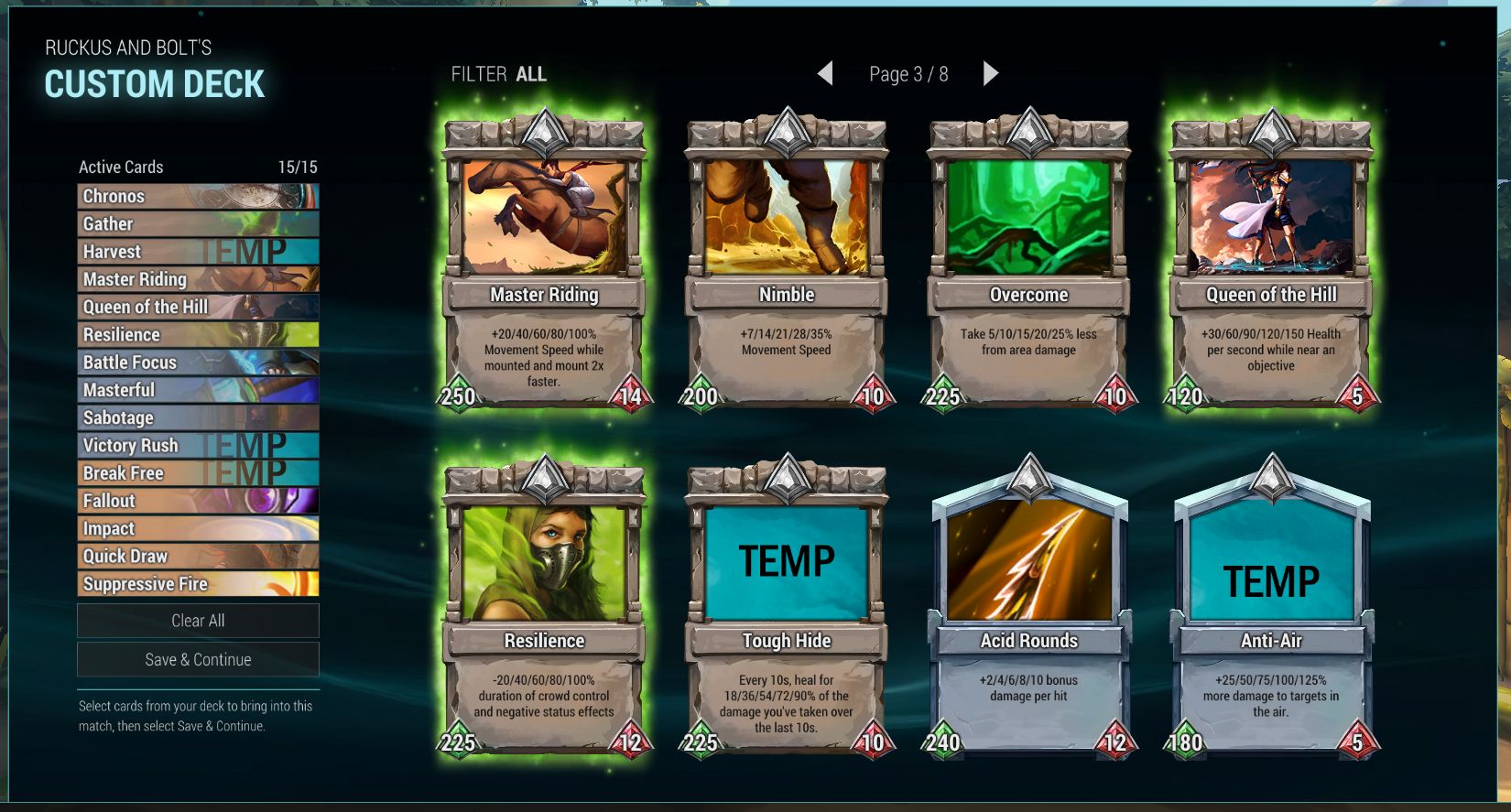Go to the next card page

(990, 74)
